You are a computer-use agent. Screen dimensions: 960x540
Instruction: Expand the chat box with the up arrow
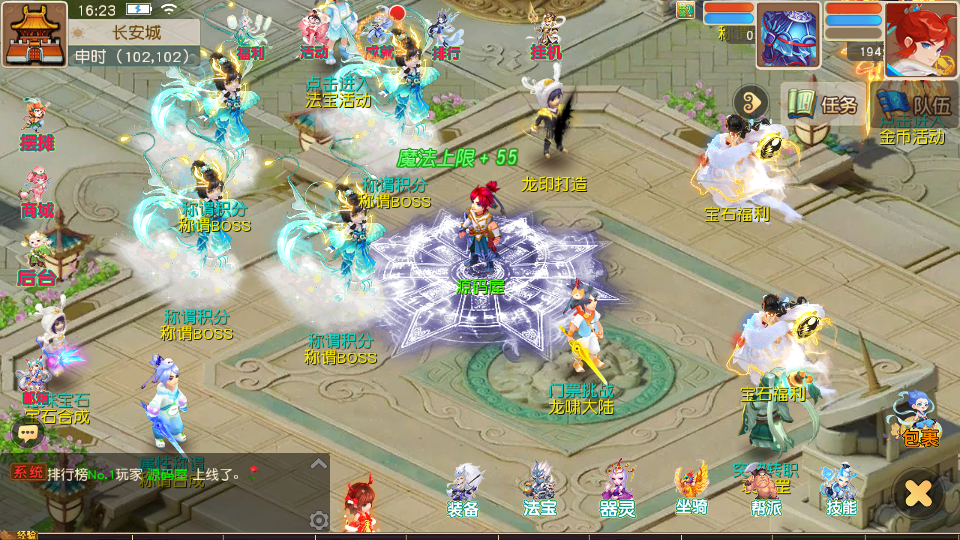tap(319, 463)
